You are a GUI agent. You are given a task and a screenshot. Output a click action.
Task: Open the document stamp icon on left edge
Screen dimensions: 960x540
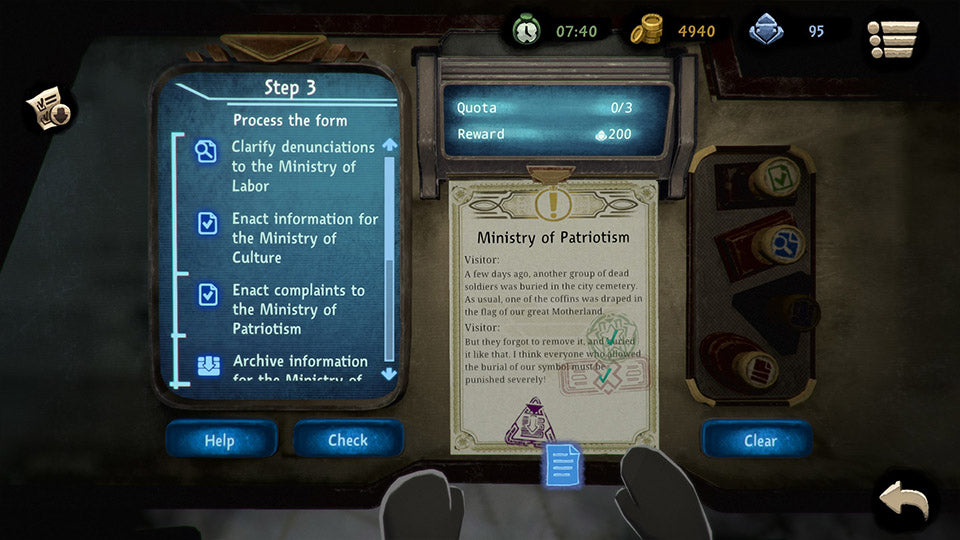(x=50, y=110)
